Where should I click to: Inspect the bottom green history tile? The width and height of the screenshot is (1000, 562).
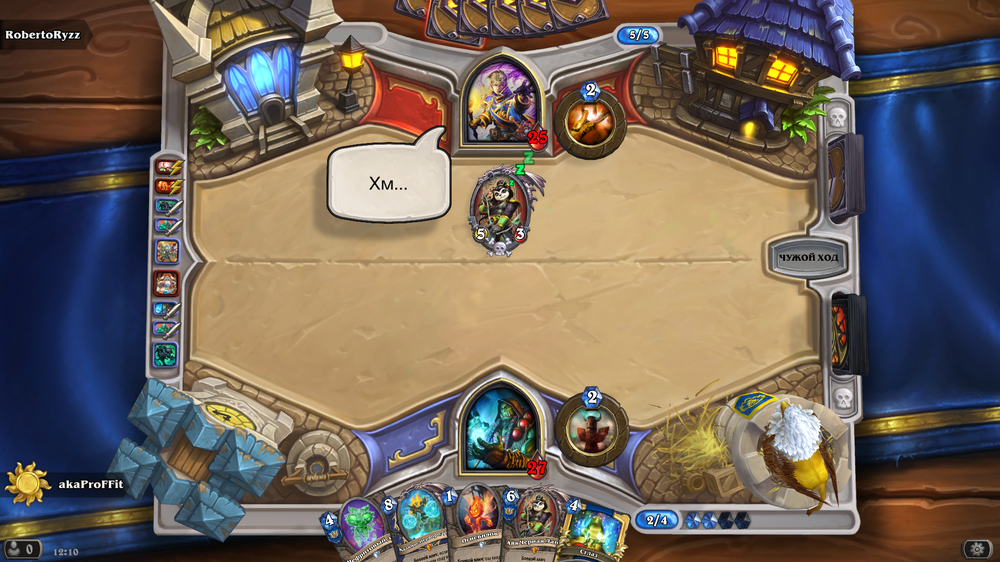(x=165, y=354)
